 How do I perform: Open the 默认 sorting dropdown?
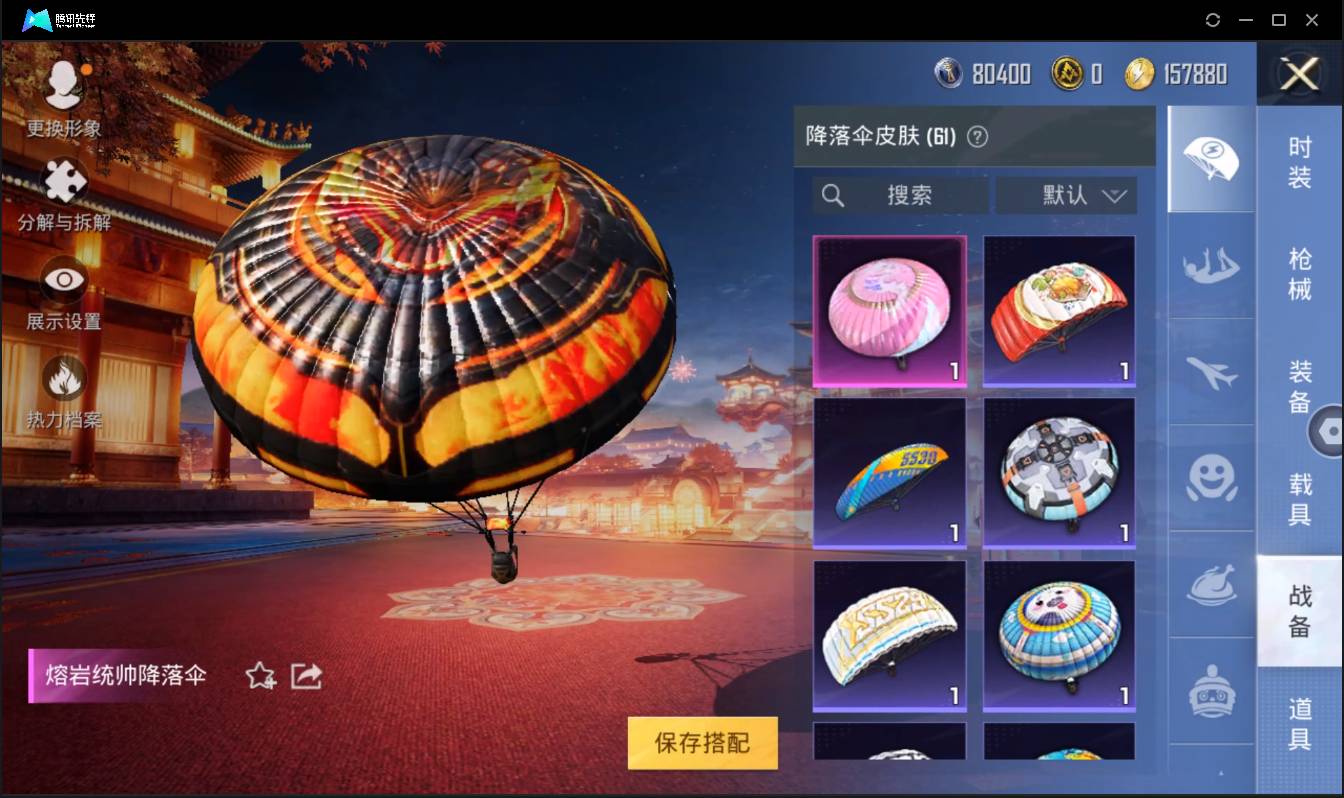coord(1066,196)
